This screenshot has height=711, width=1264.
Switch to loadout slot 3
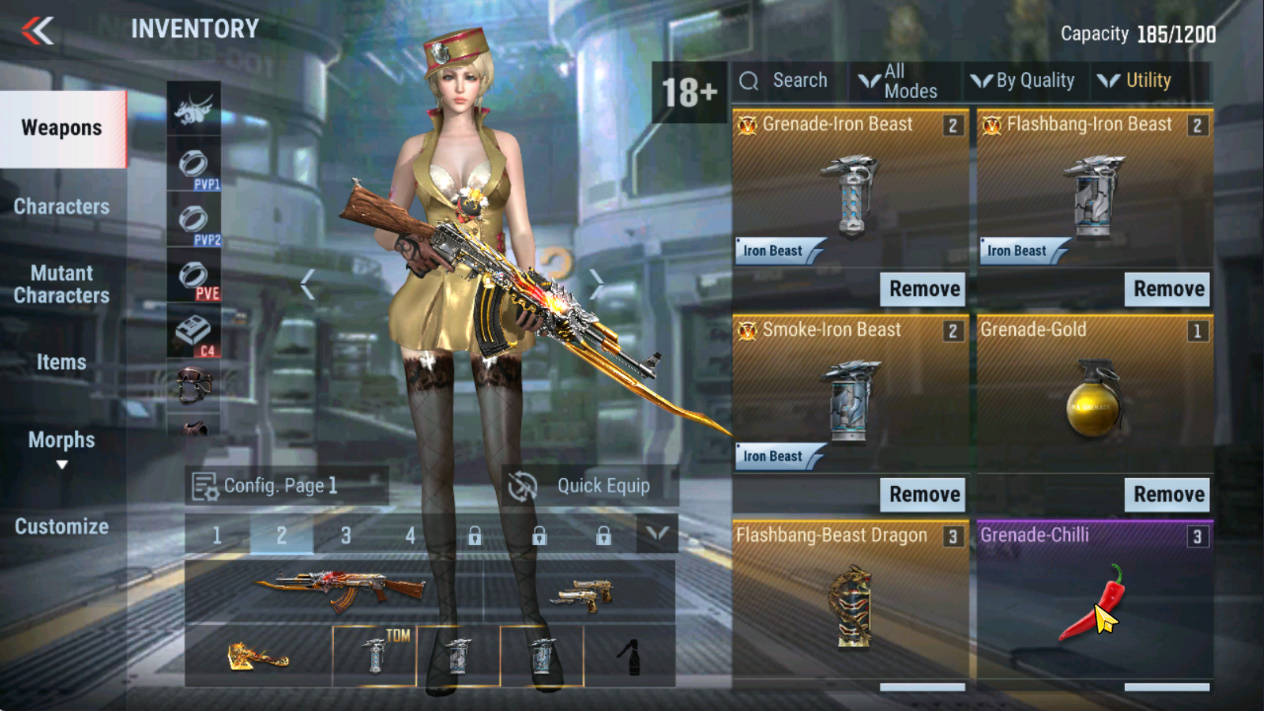pos(346,535)
